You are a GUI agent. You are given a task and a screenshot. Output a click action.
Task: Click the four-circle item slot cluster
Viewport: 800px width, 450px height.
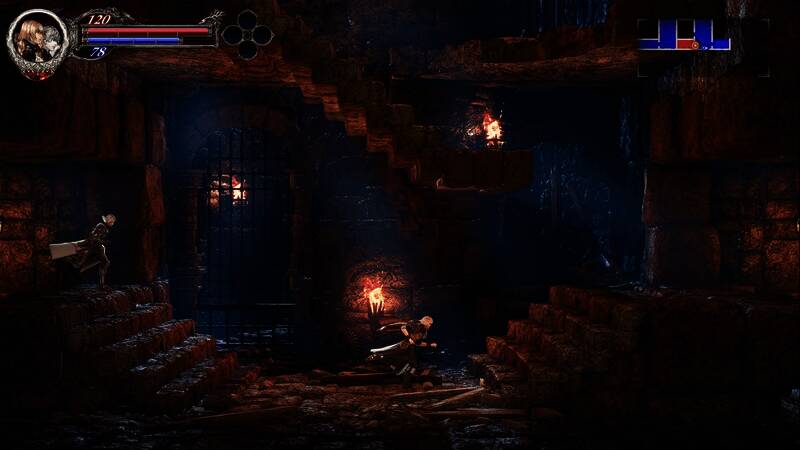(x=247, y=34)
